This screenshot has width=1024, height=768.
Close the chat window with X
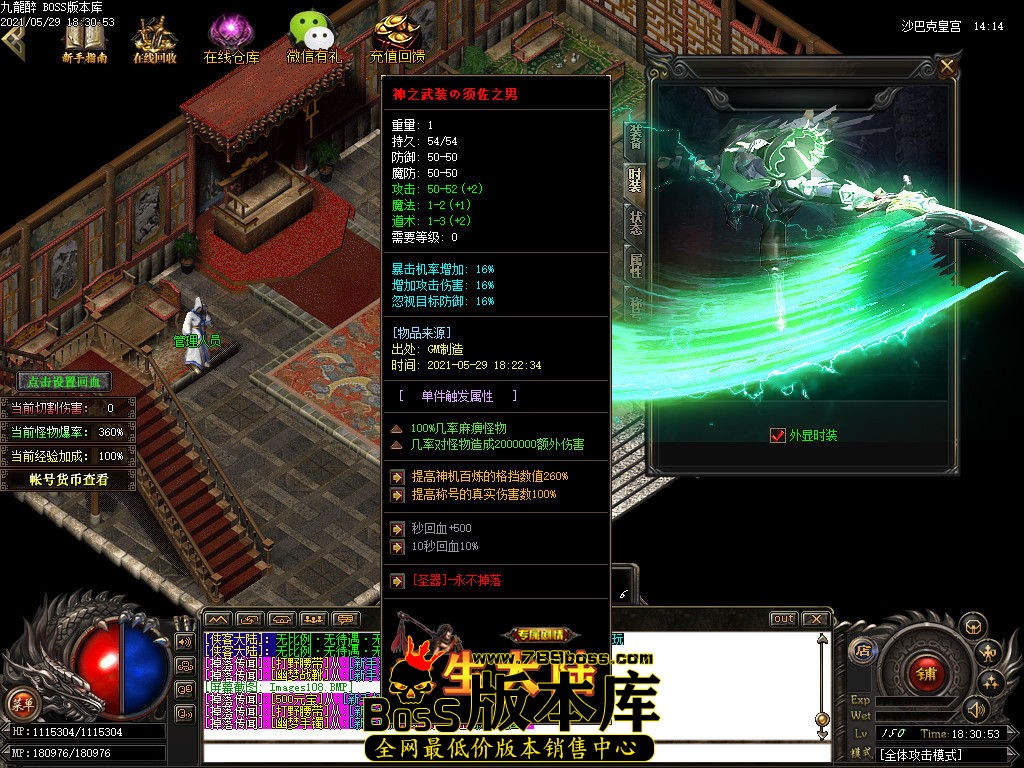click(x=815, y=619)
